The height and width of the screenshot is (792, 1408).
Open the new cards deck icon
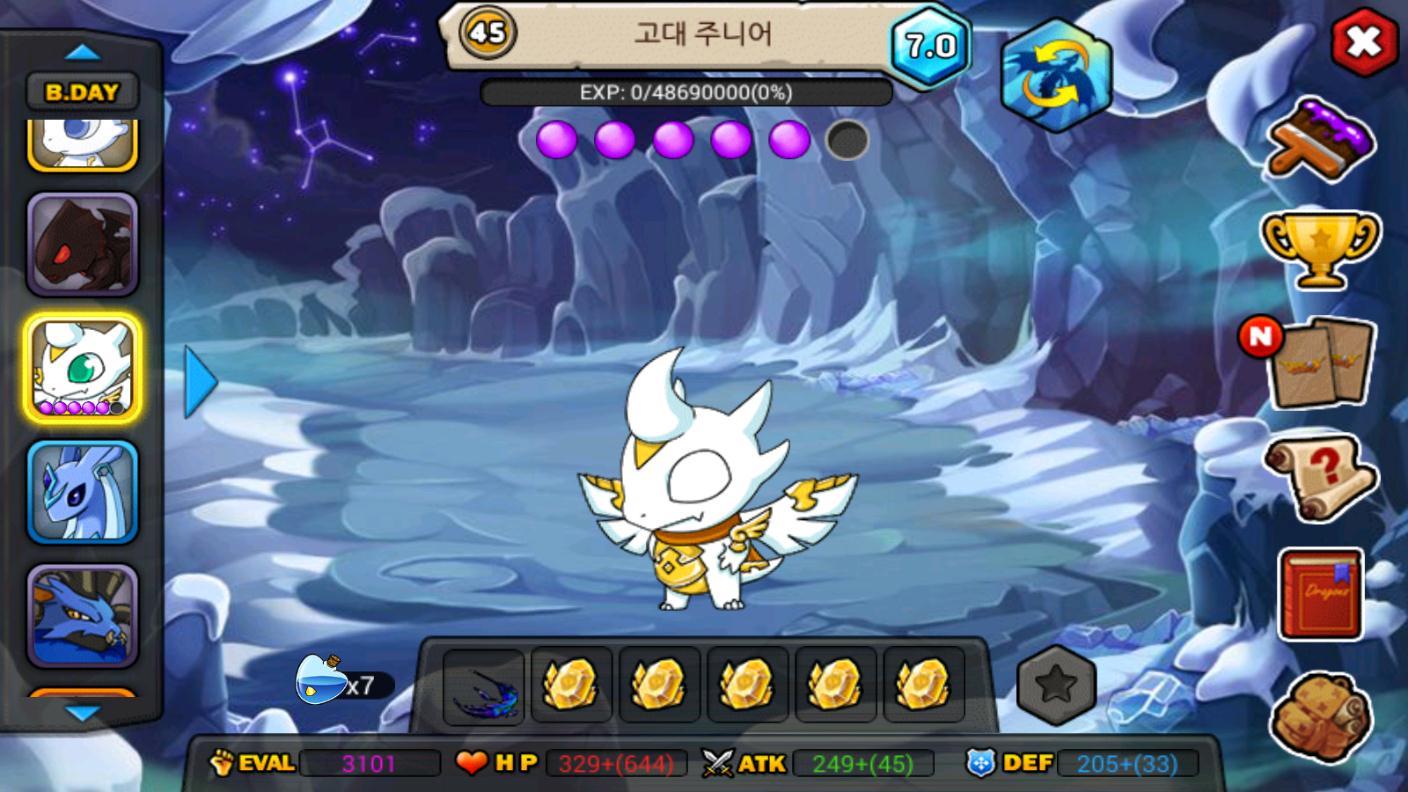point(1320,362)
